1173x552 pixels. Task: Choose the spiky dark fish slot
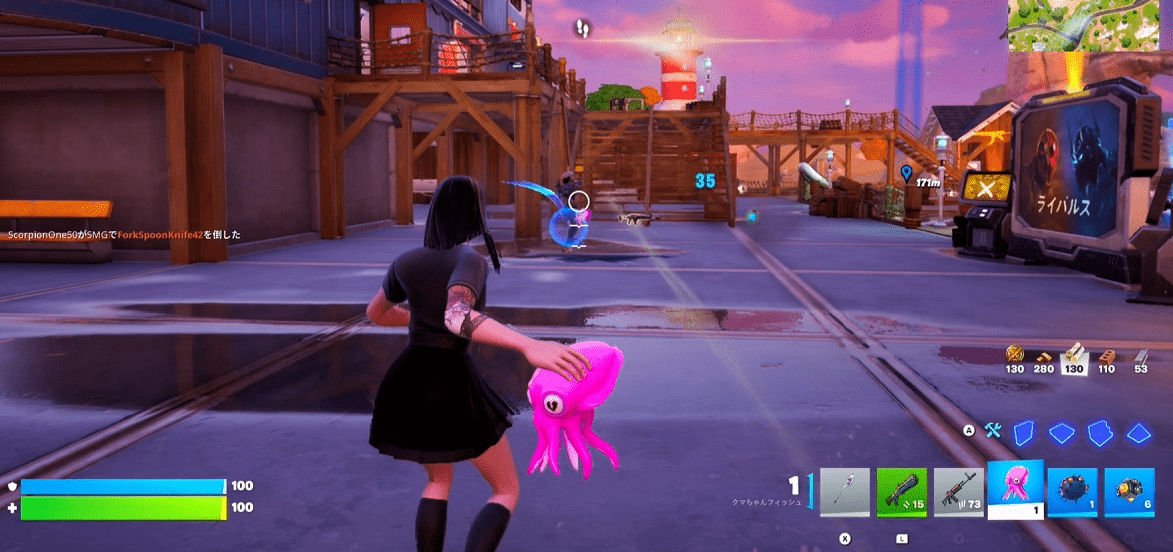[x=1072, y=493]
